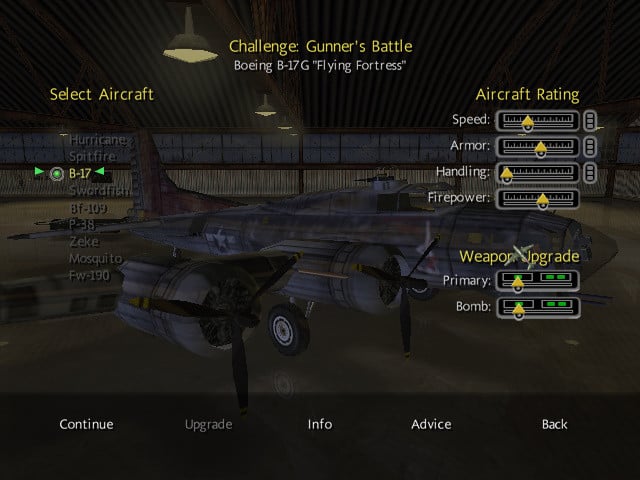640x480 pixels.
Task: Open the Upgrade option
Action: pos(208,424)
